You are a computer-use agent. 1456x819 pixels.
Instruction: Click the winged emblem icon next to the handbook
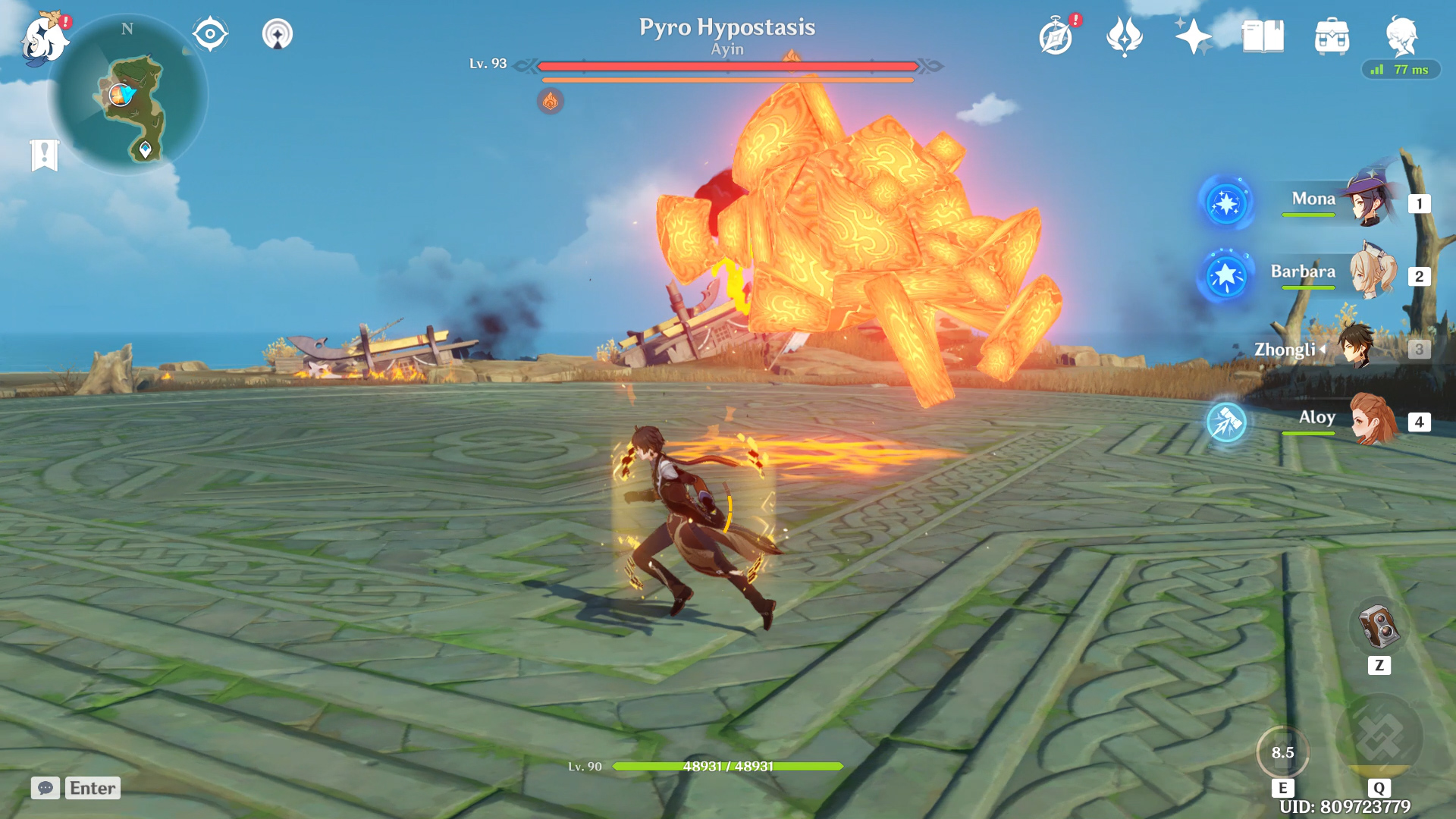pyautogui.click(x=1125, y=33)
